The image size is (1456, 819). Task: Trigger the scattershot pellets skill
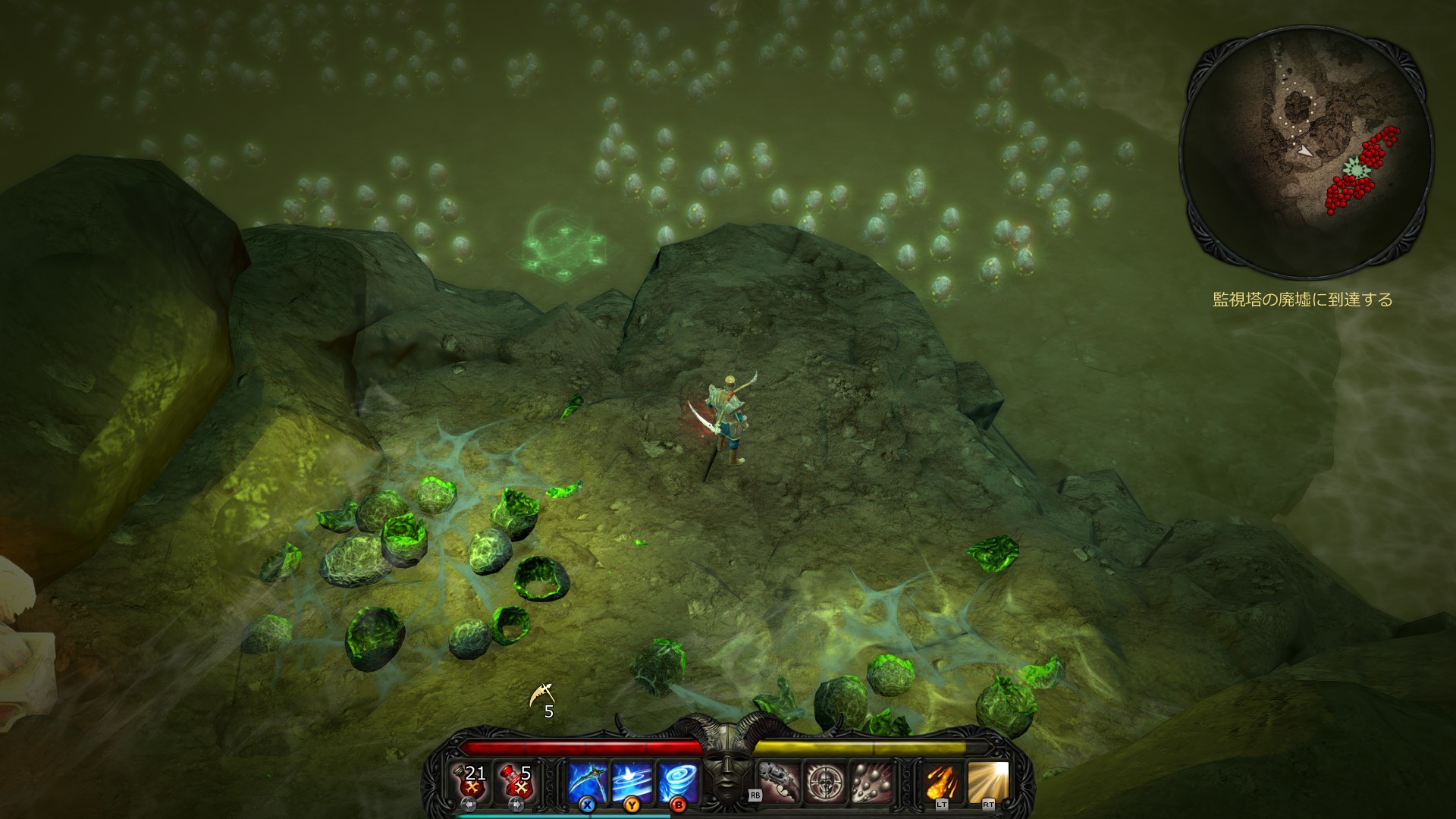point(869,782)
